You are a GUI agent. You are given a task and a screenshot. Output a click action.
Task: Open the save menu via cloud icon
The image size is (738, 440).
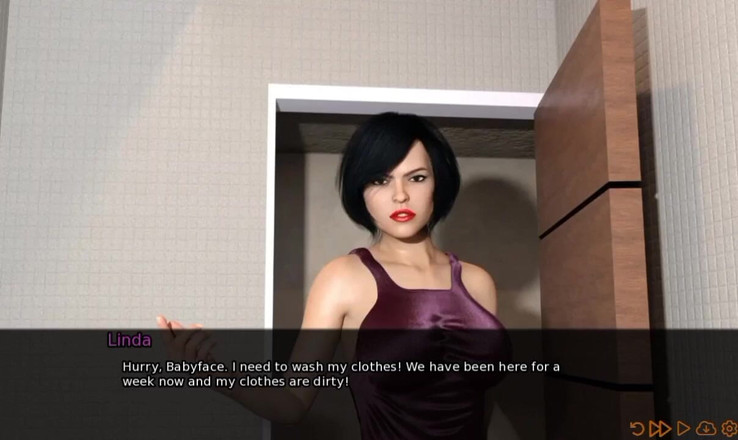[707, 429]
